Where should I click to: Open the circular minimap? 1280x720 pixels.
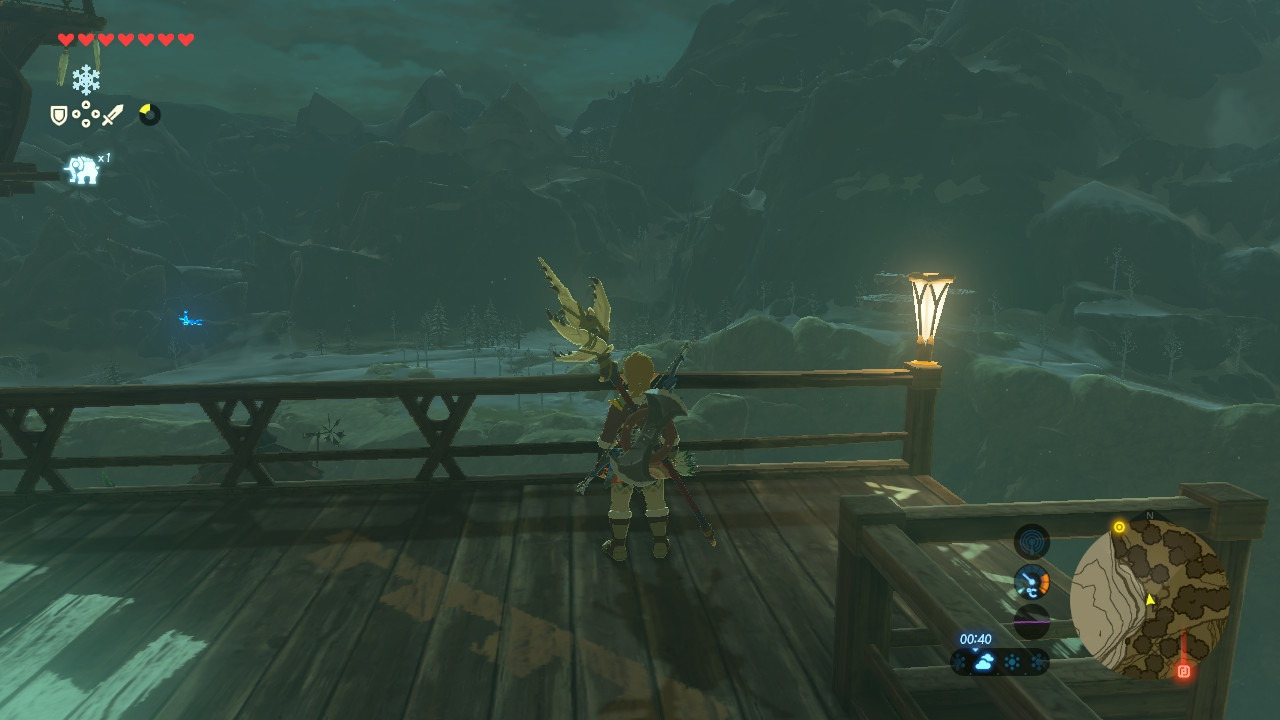pyautogui.click(x=1149, y=599)
